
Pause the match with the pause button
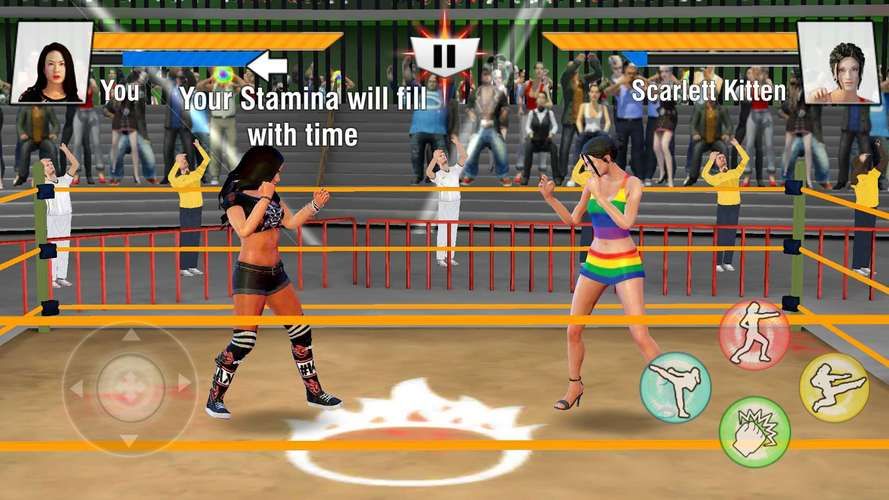coord(446,55)
